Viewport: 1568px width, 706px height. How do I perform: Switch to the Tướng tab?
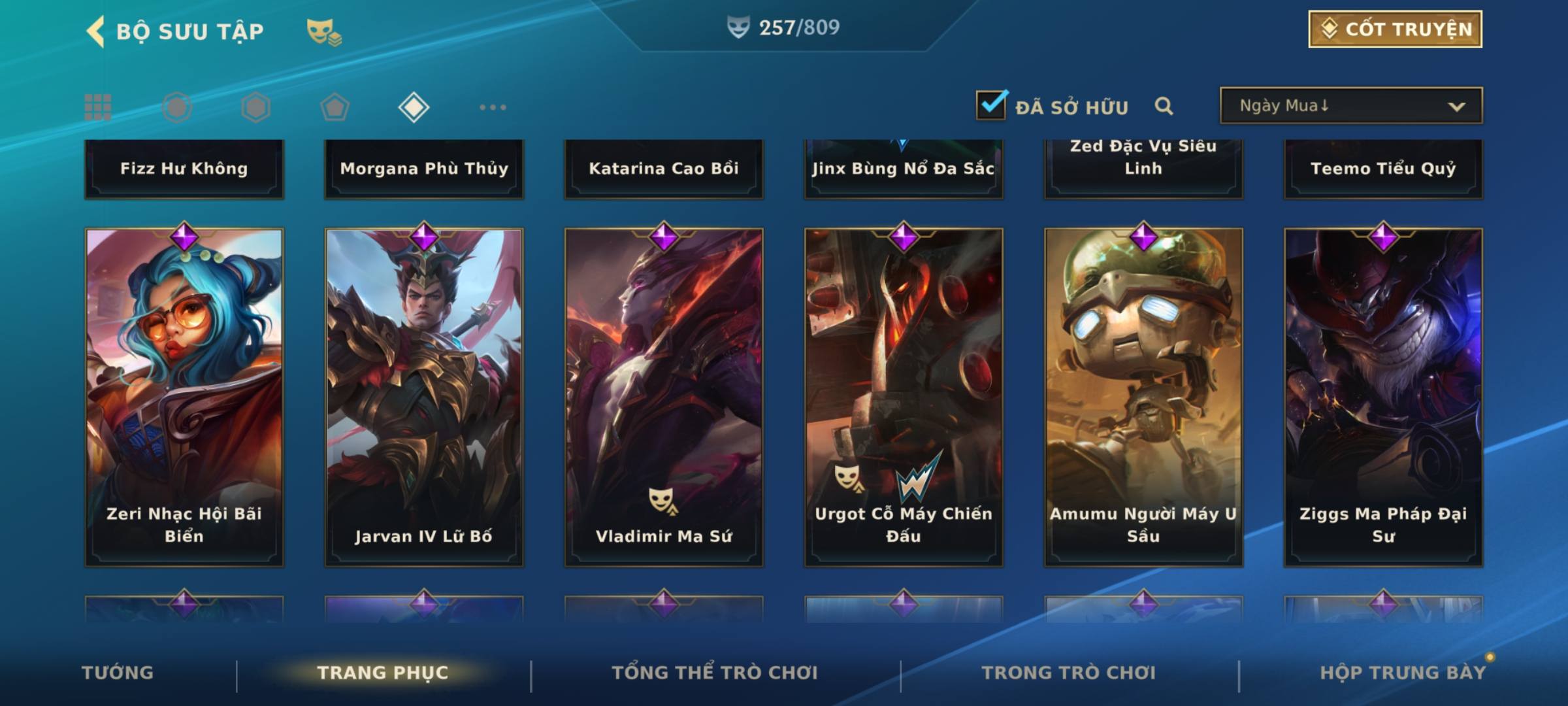pyautogui.click(x=118, y=673)
